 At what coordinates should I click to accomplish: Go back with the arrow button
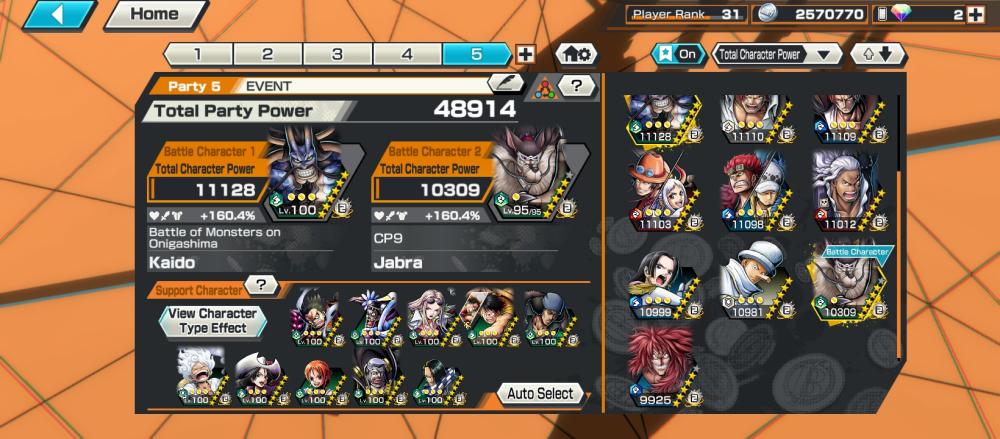[61, 15]
